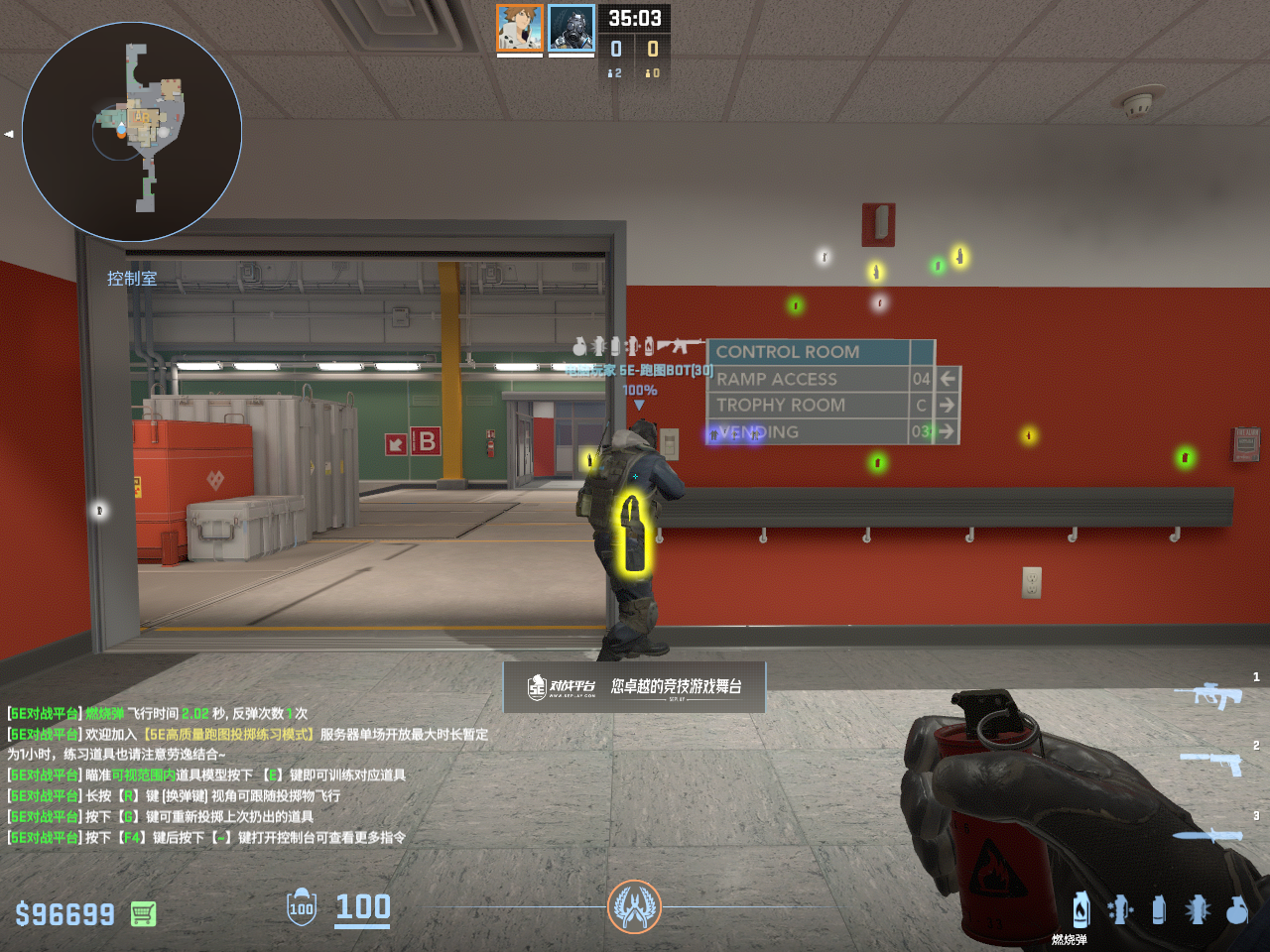Click the circular radar minimap

132,132
